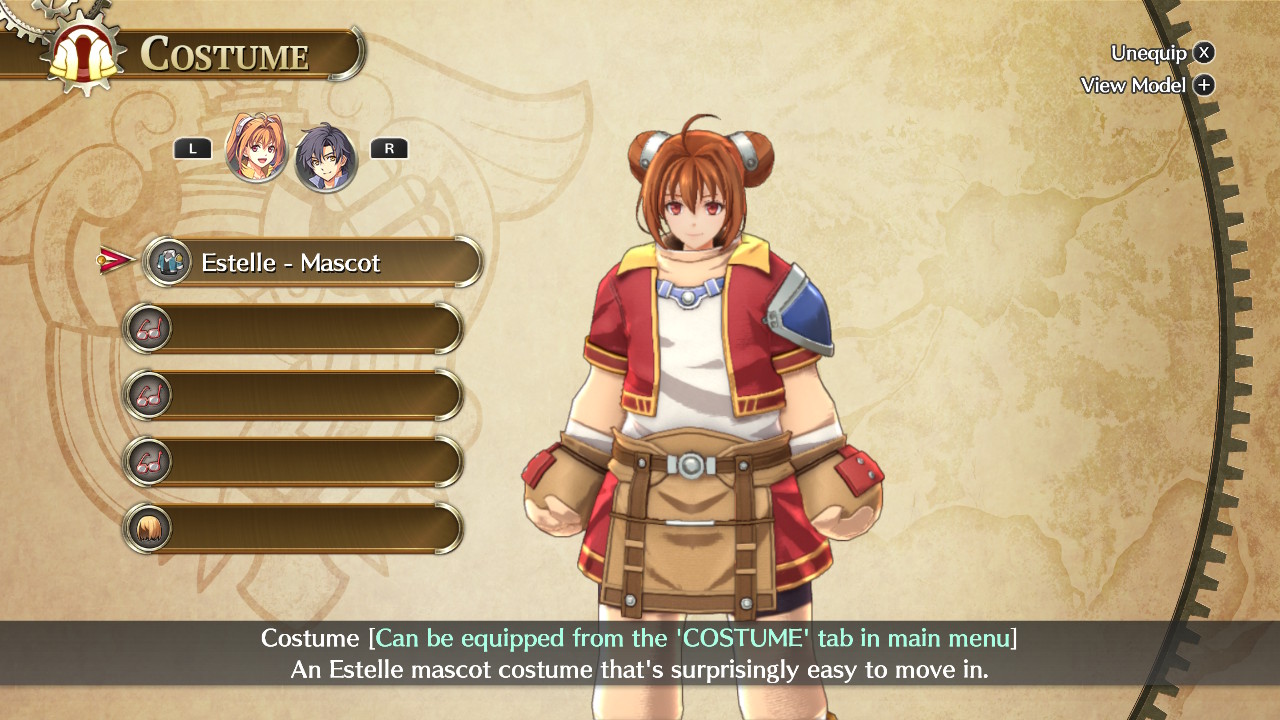Select the Estelle - Mascot costume slot
Viewport: 1280px width, 720px height.
click(313, 262)
